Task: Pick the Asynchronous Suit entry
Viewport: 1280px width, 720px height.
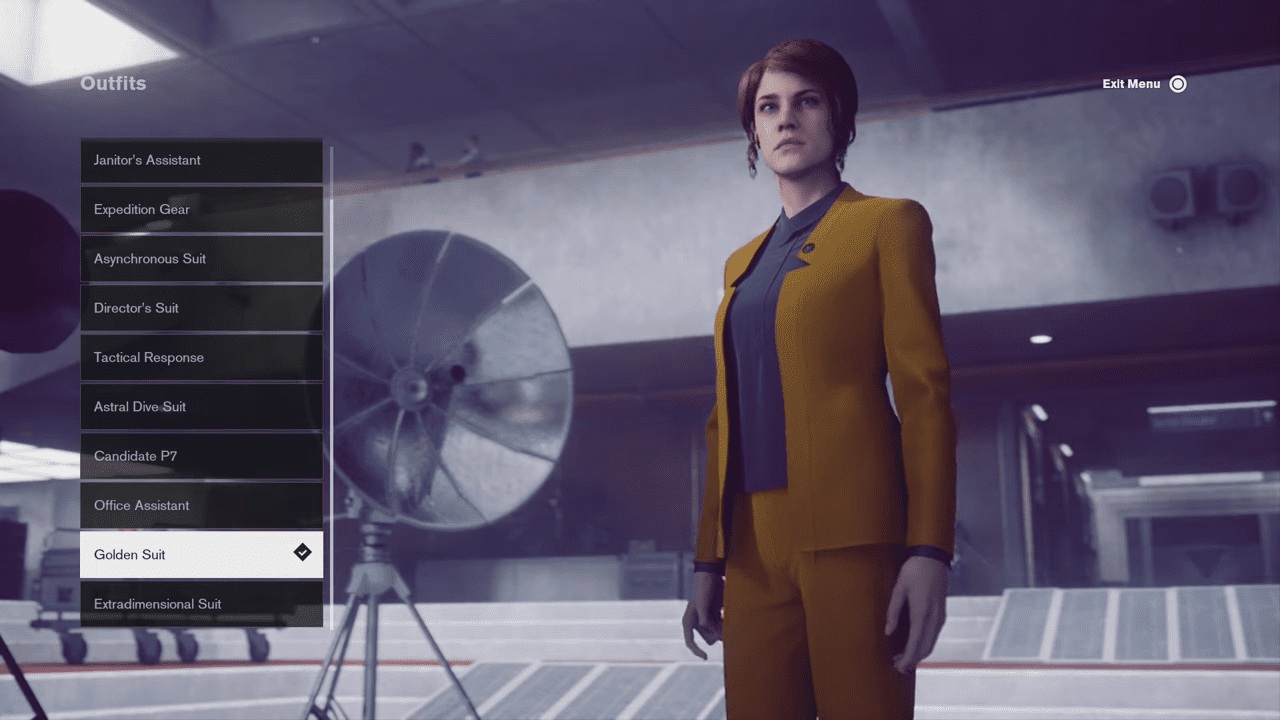Action: (x=201, y=258)
